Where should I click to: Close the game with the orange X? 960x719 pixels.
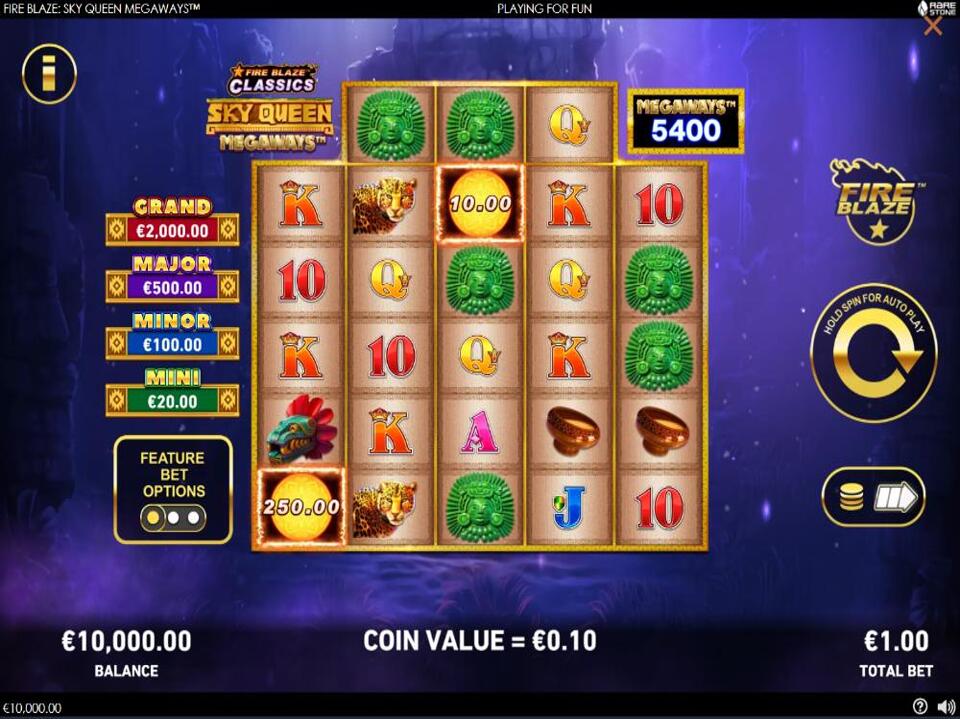pyautogui.click(x=933, y=27)
